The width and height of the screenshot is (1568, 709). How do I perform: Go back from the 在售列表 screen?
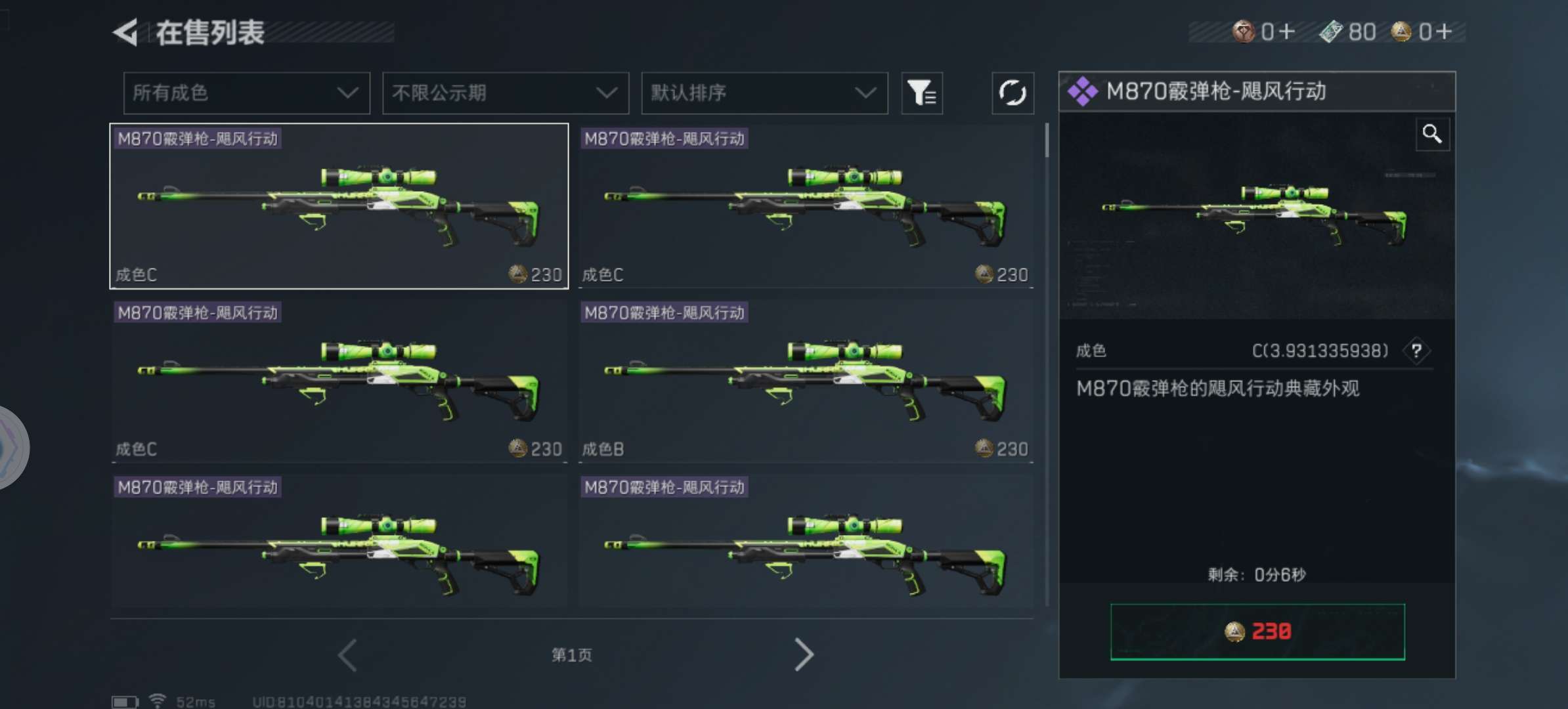coord(126,32)
